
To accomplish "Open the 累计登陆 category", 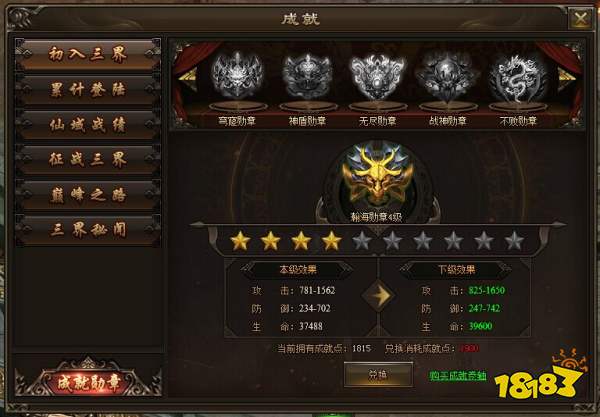I will coord(89,89).
